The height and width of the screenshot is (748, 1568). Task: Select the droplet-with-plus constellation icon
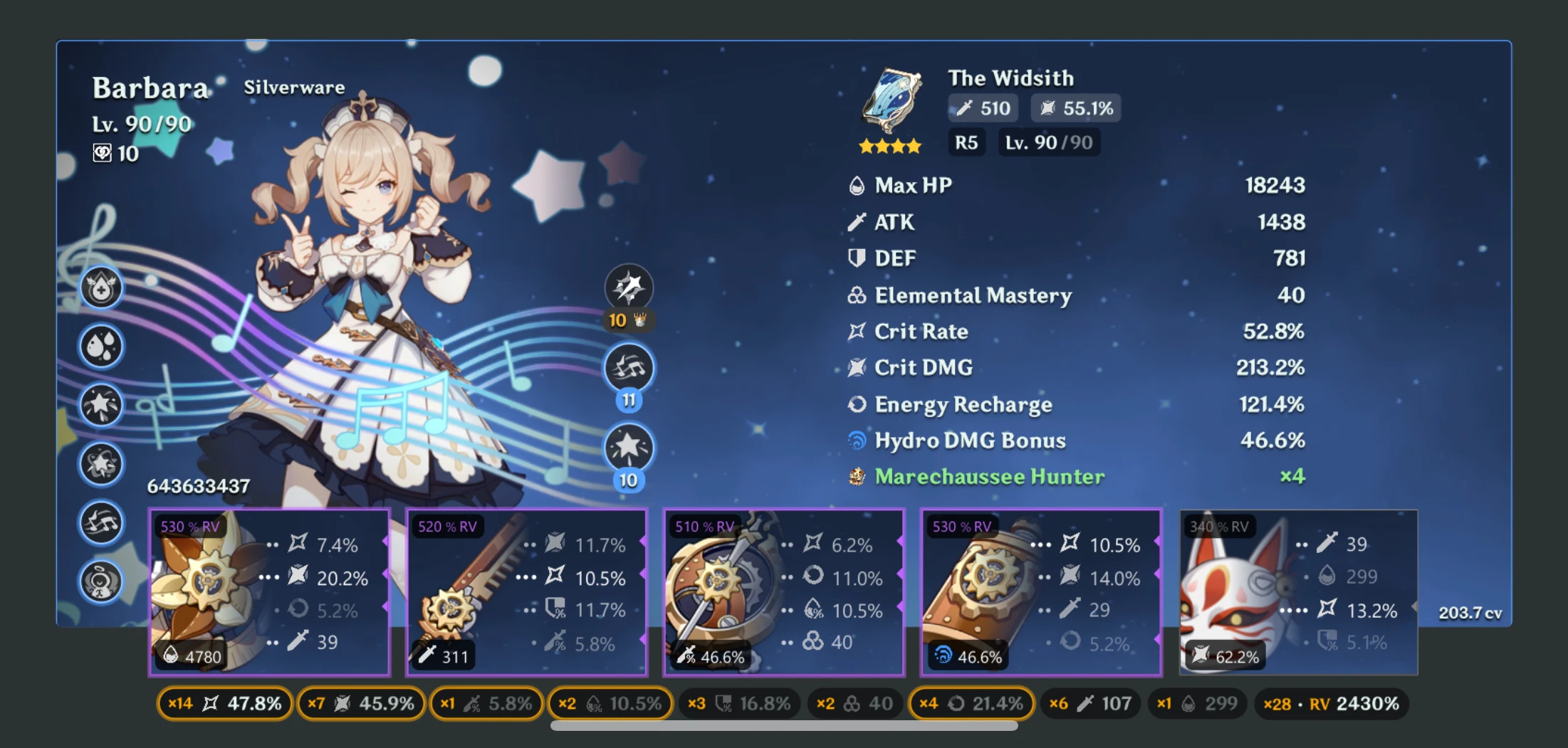tap(101, 288)
